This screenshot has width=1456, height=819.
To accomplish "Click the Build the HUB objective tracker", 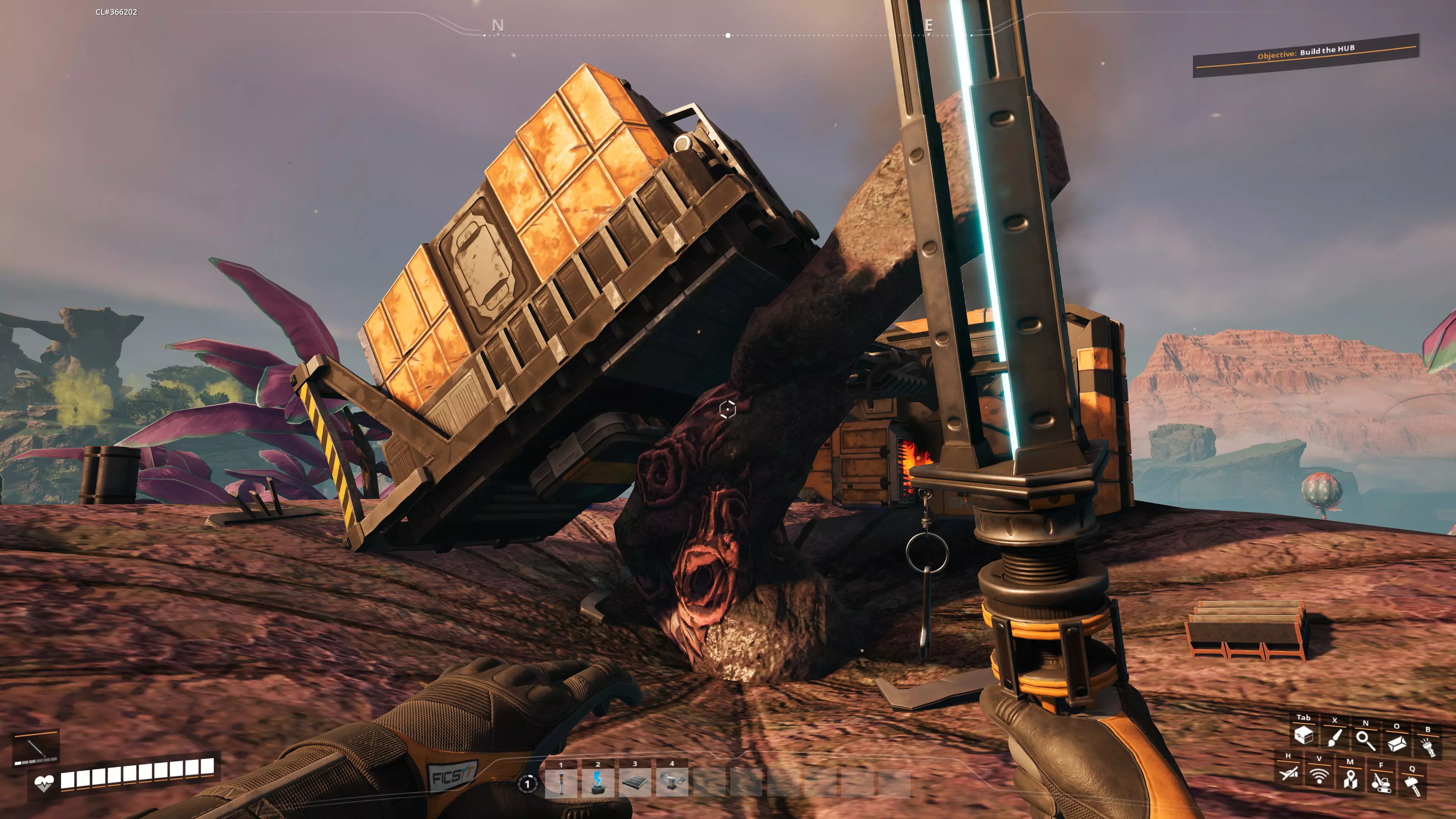I will [x=1305, y=55].
